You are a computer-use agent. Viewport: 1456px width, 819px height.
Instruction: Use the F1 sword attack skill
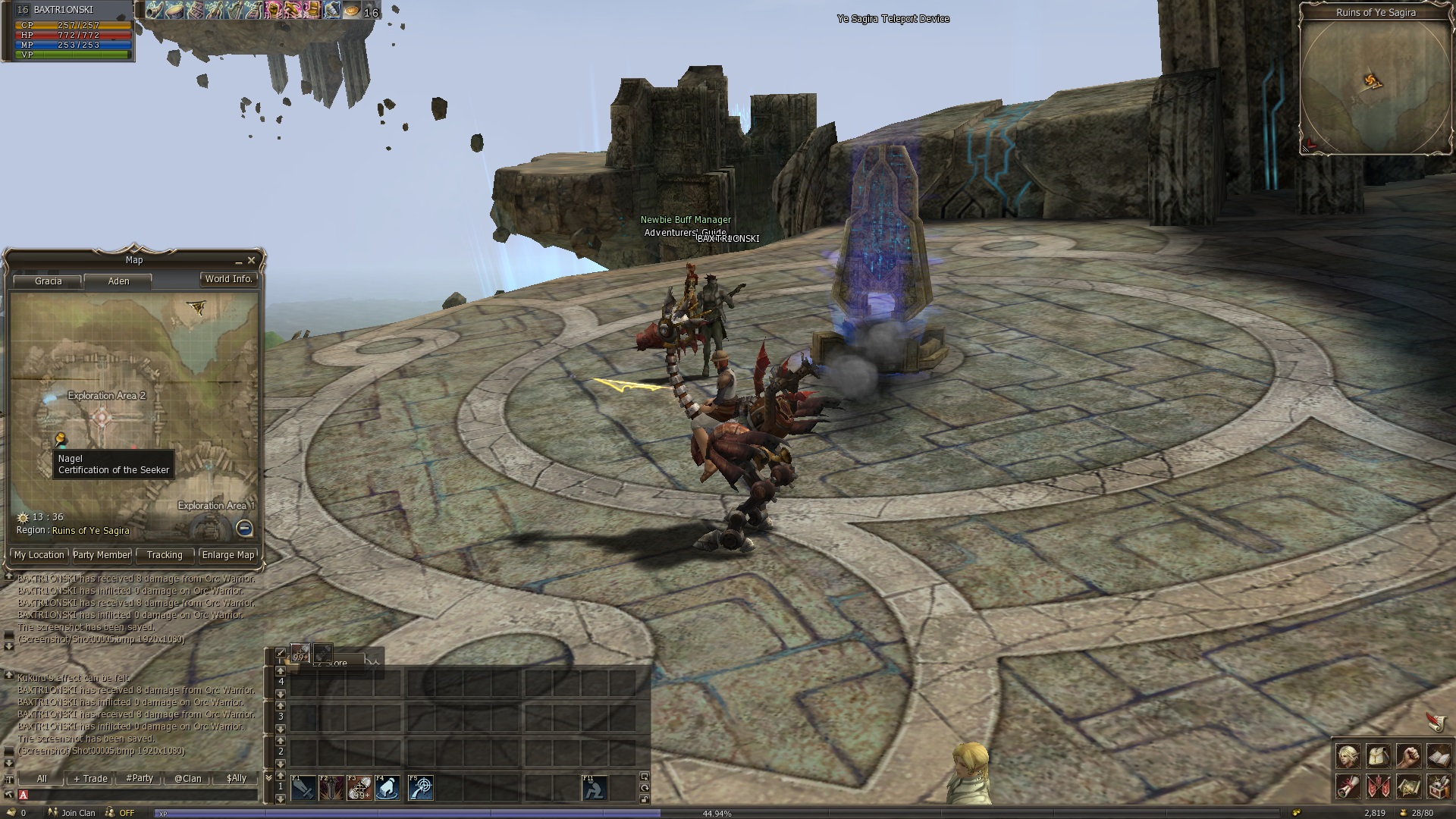[303, 789]
